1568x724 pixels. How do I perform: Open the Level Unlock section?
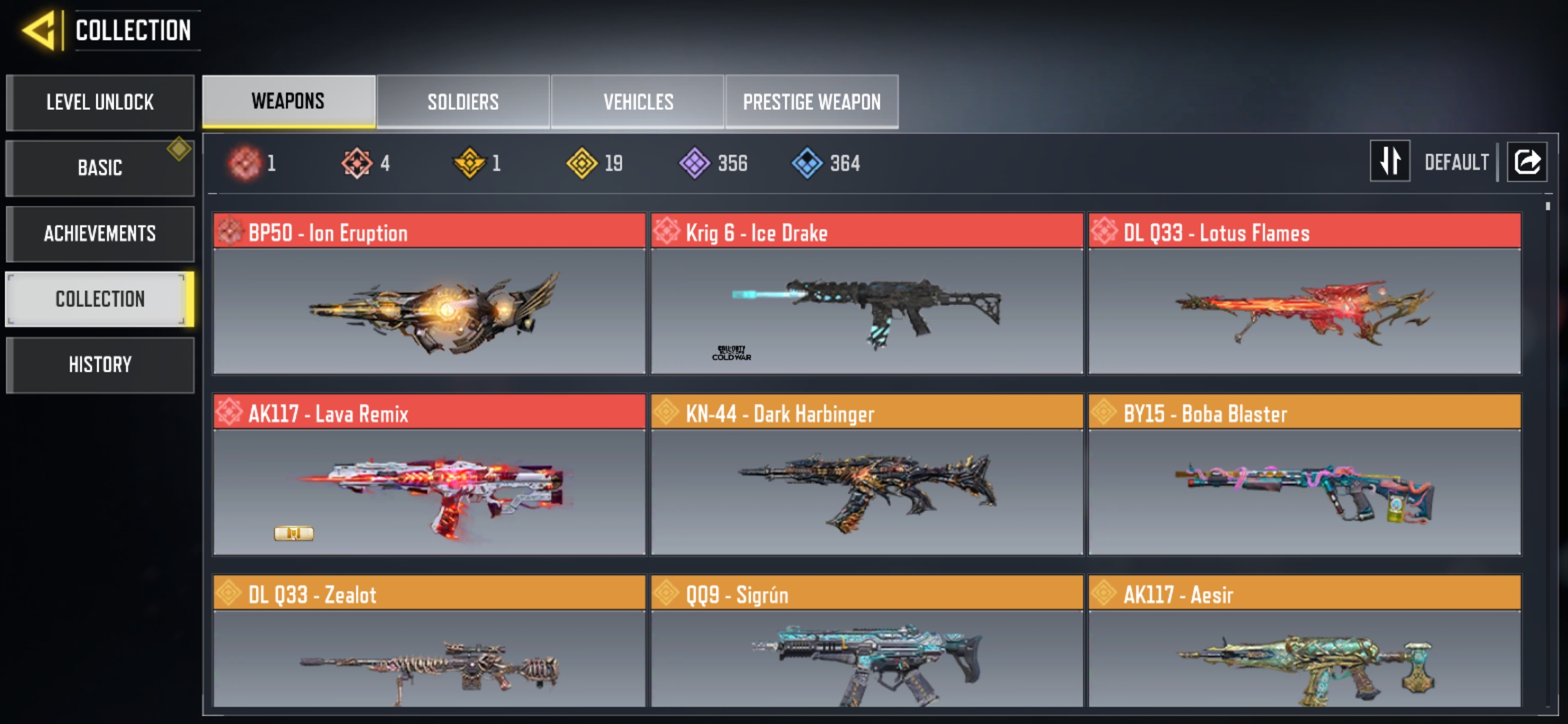tap(100, 103)
